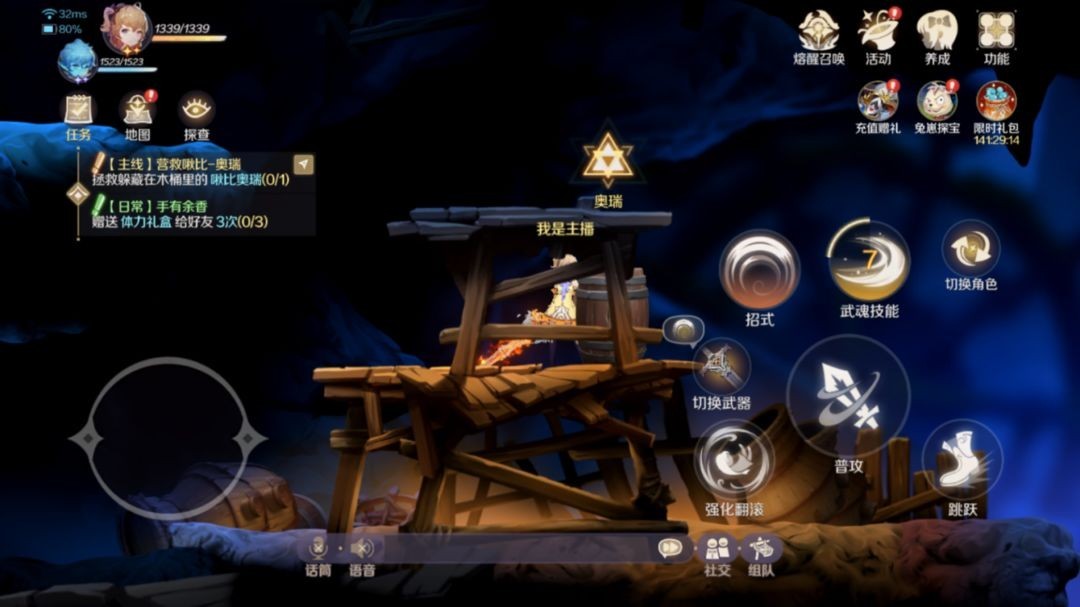The image size is (1080, 607).
Task: Tap the 强化翻滚 enhanced roll button
Action: pyautogui.click(x=734, y=460)
